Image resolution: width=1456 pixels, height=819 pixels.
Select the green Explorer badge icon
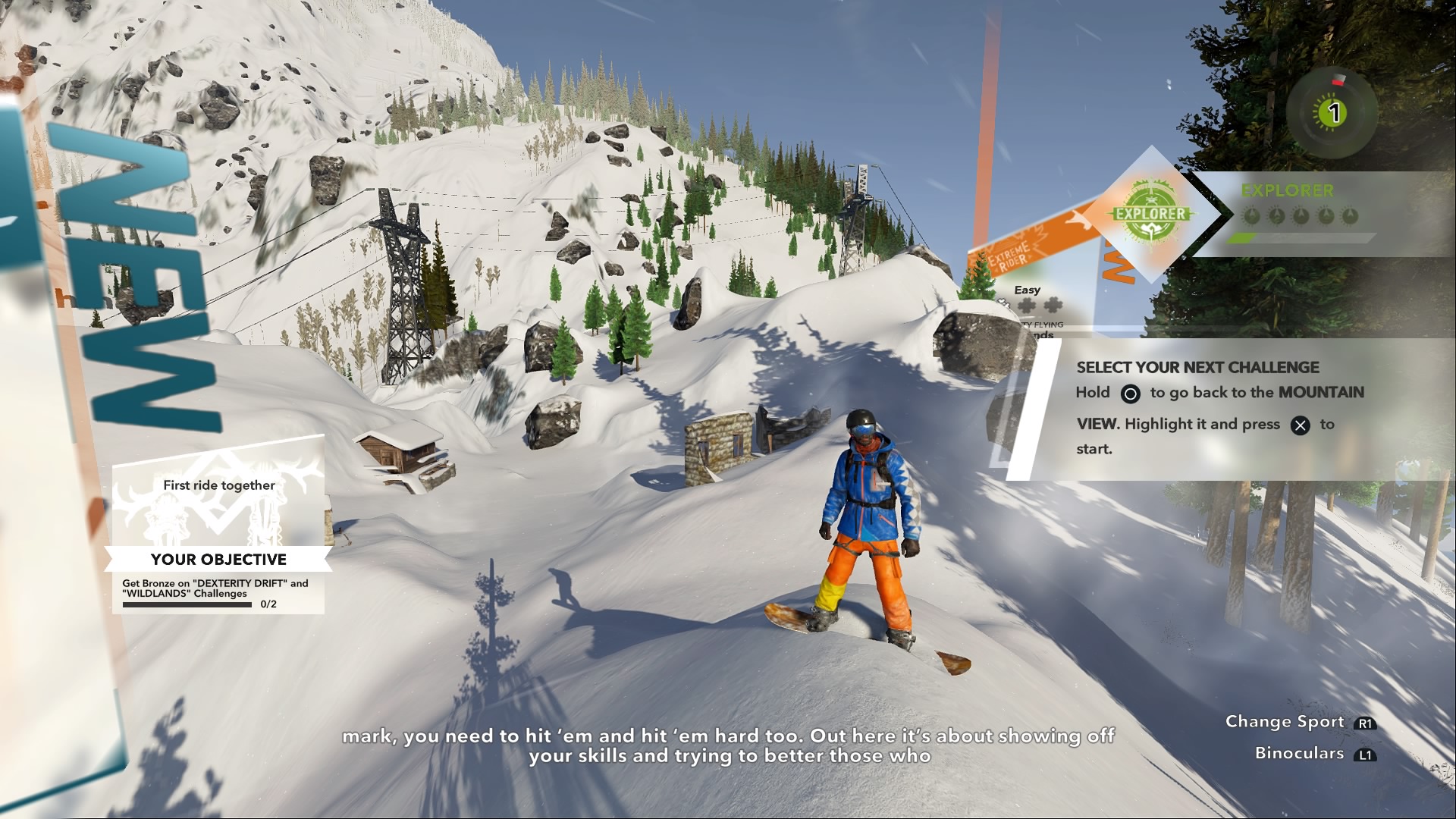(1150, 214)
